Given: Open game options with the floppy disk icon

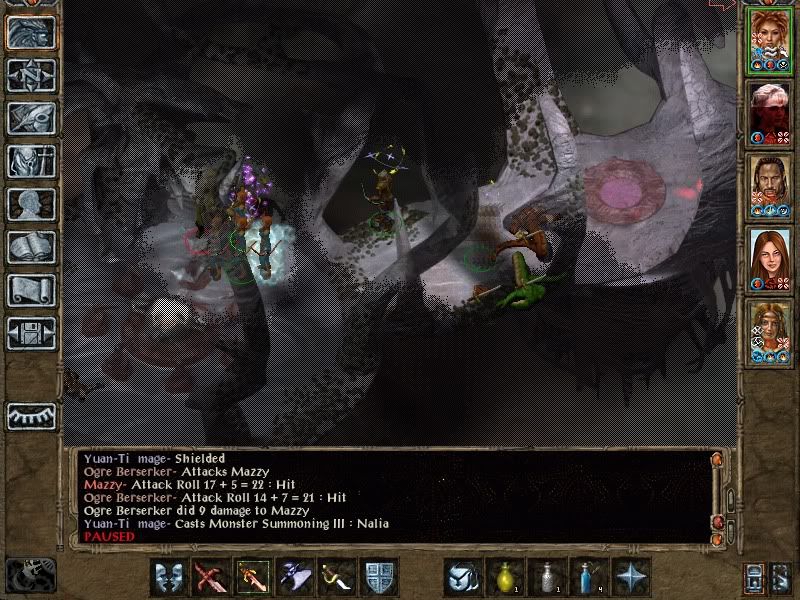Looking at the screenshot, I should [30, 333].
